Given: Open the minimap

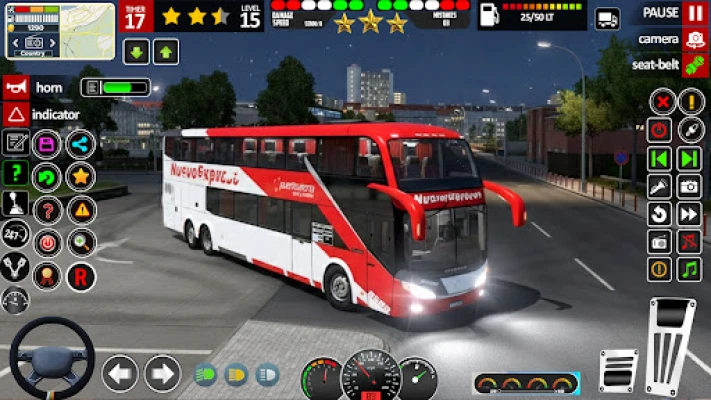Looking at the screenshot, I should click(x=60, y=31).
